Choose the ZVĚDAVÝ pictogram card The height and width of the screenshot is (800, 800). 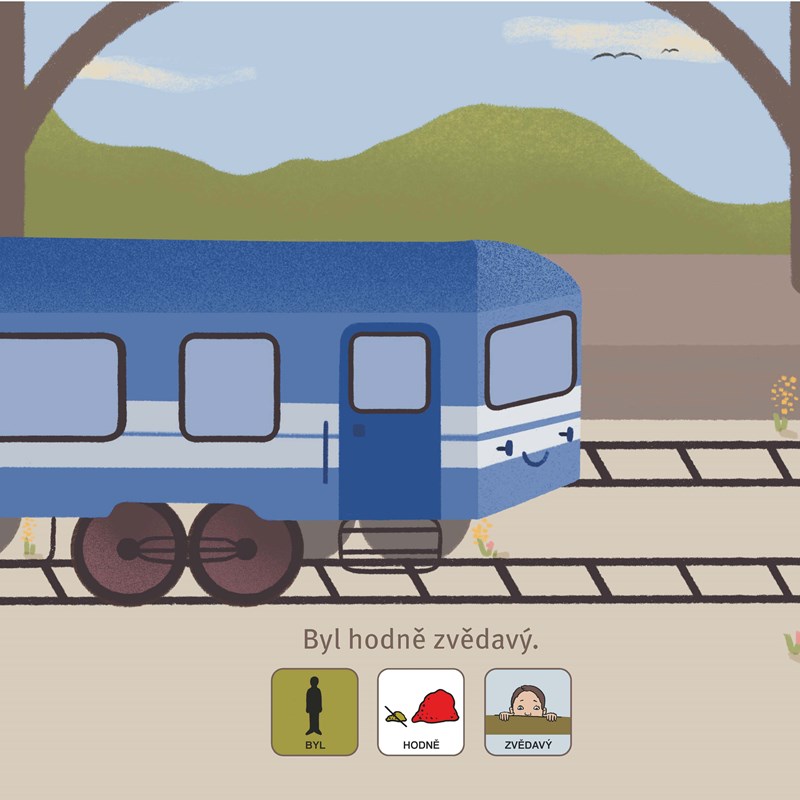527,711
